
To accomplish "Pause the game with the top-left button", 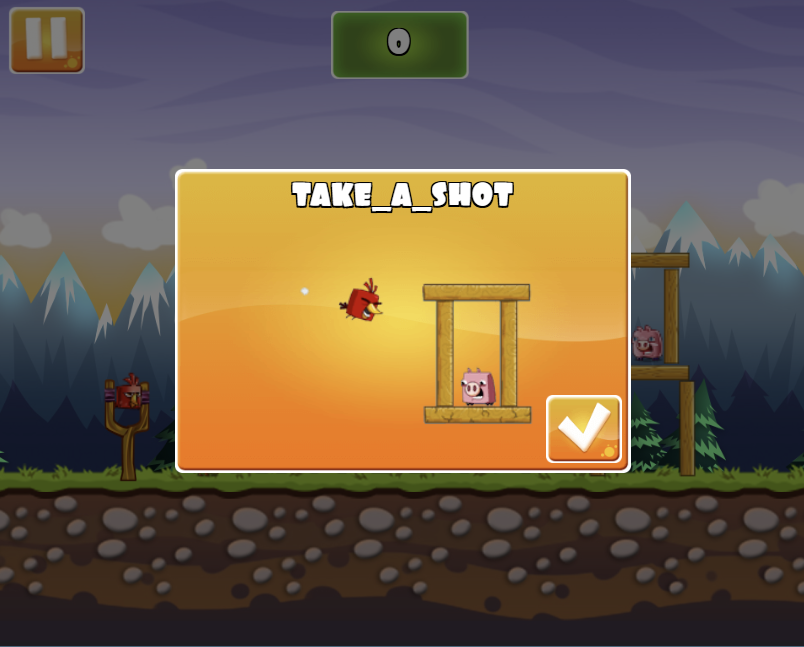I will point(47,41).
